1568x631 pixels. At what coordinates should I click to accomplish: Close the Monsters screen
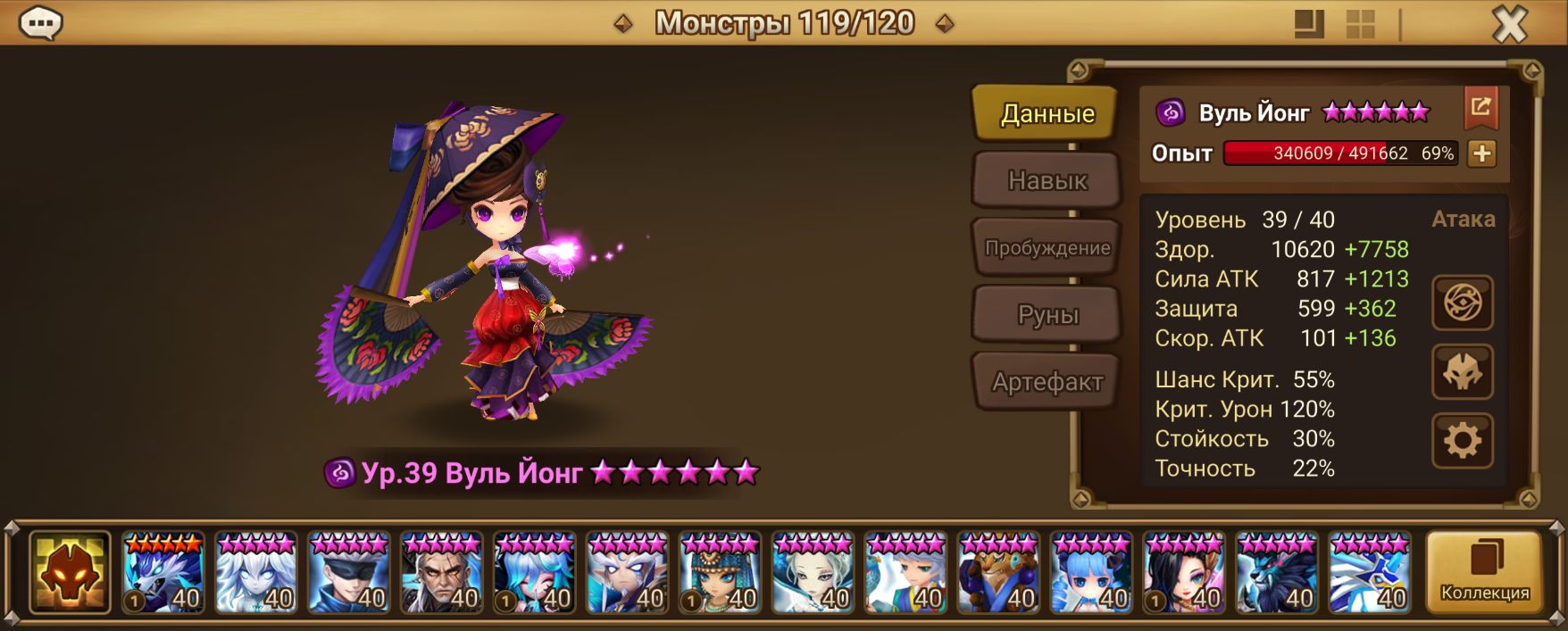pyautogui.click(x=1509, y=24)
